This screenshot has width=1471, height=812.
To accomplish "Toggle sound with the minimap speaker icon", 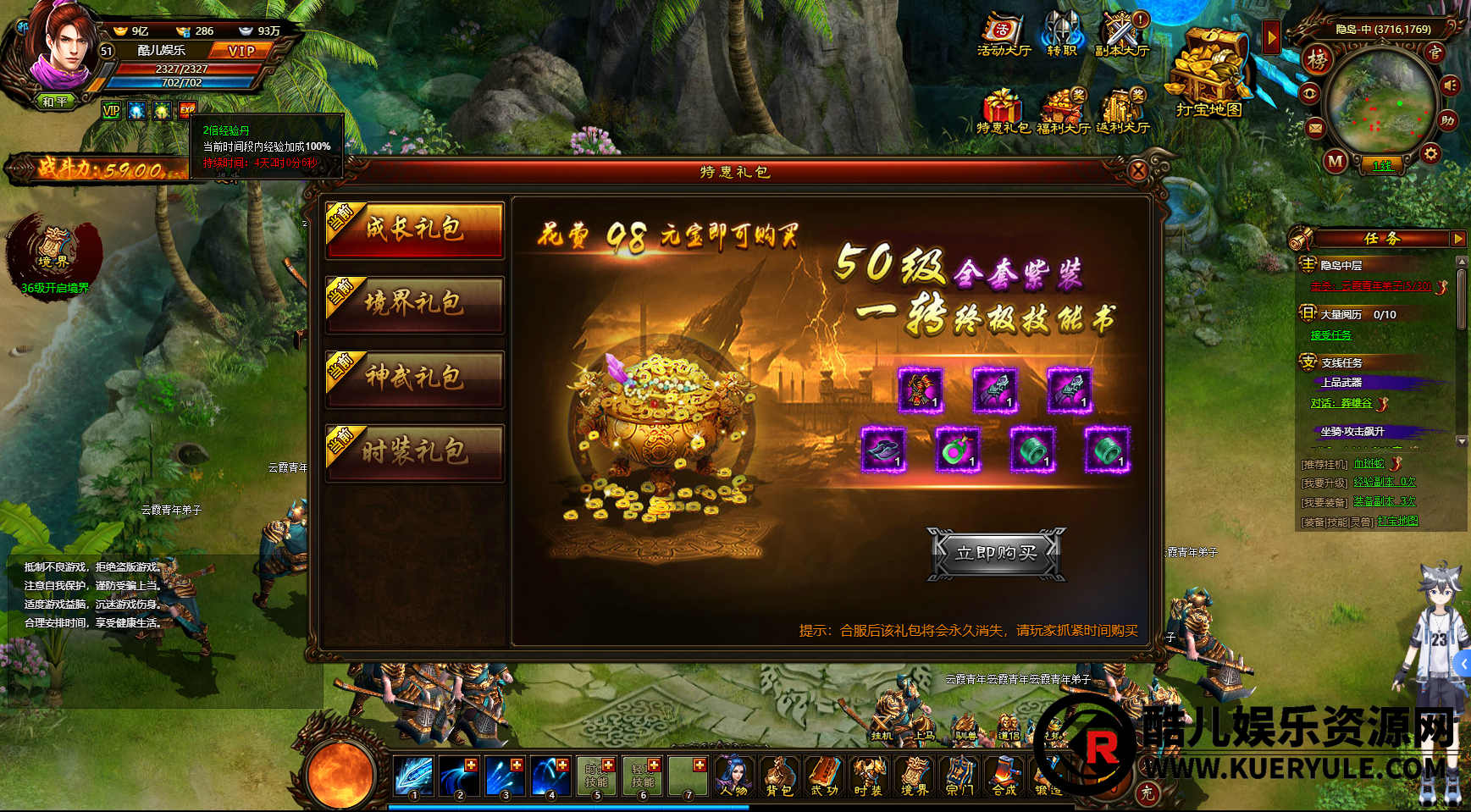I will coord(1451,86).
